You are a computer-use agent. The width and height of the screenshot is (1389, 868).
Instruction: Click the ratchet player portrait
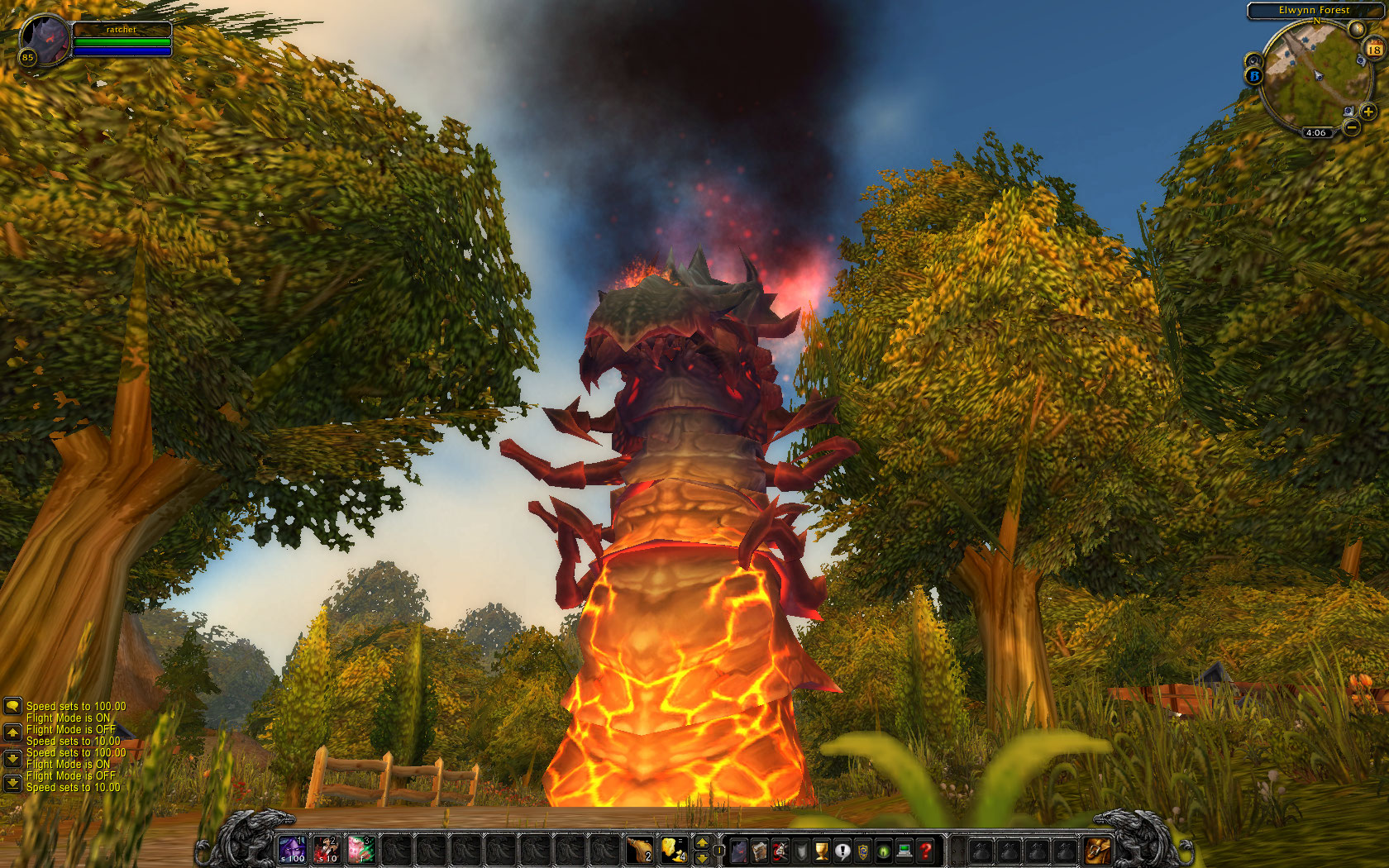[45, 39]
